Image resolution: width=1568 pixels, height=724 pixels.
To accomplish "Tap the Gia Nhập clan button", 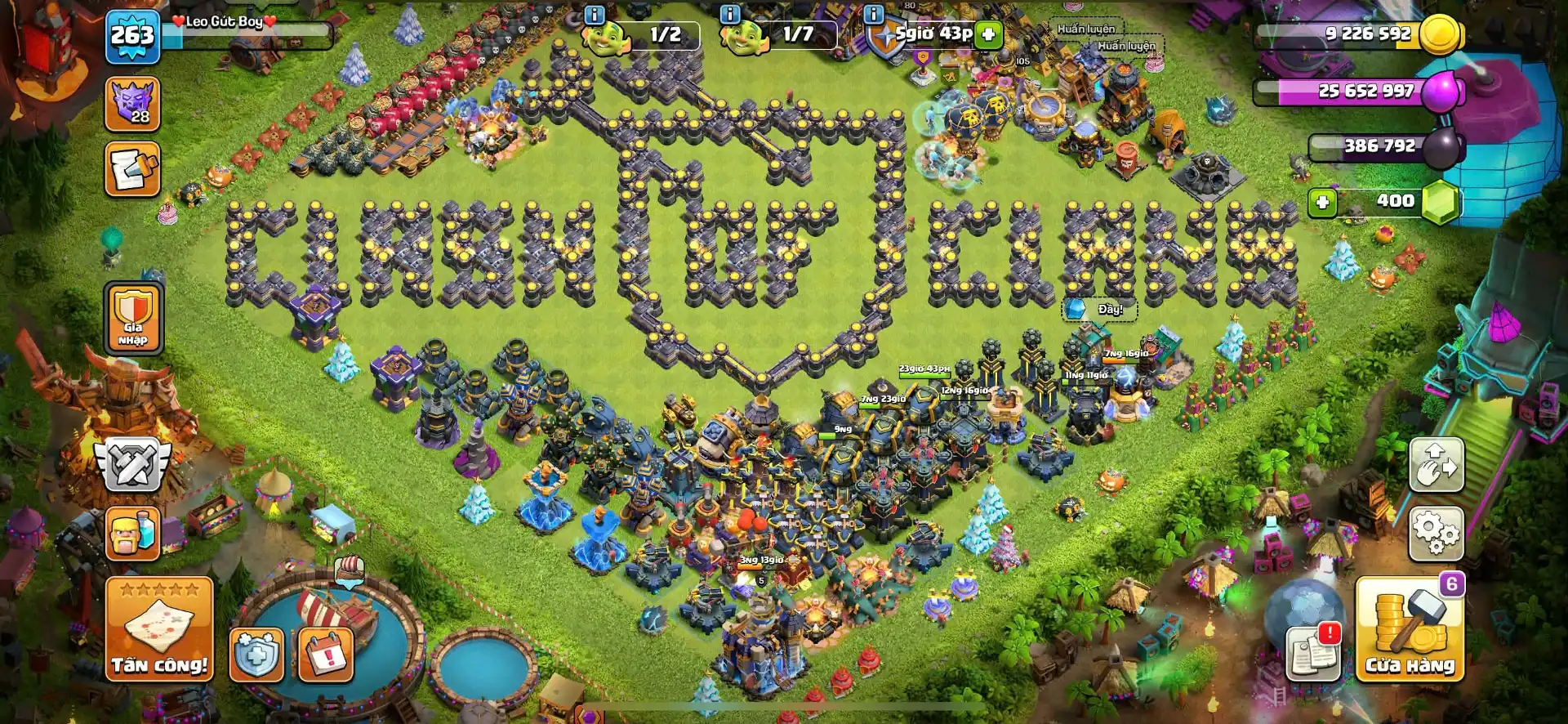I will click(131, 319).
